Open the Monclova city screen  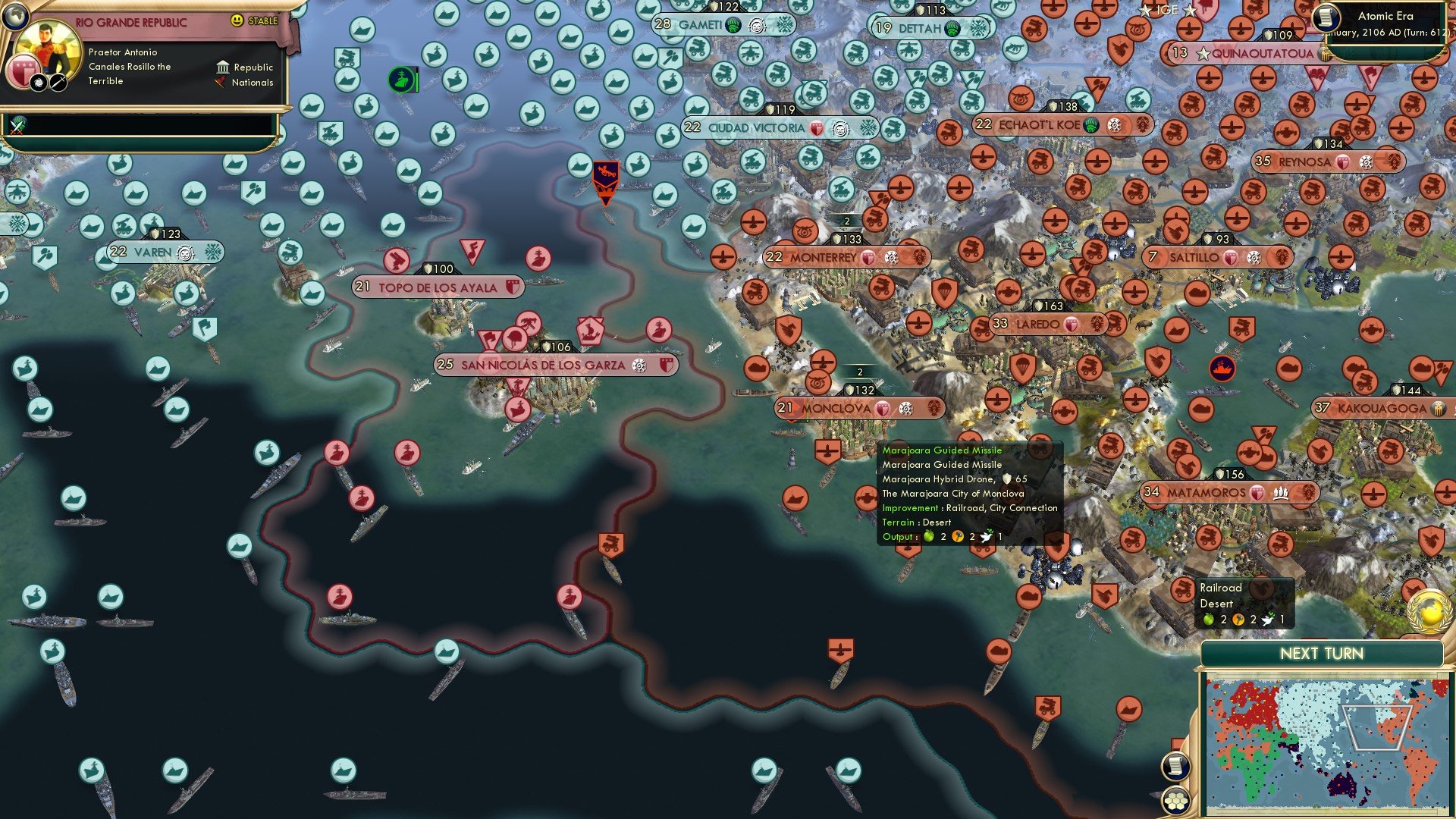click(838, 408)
